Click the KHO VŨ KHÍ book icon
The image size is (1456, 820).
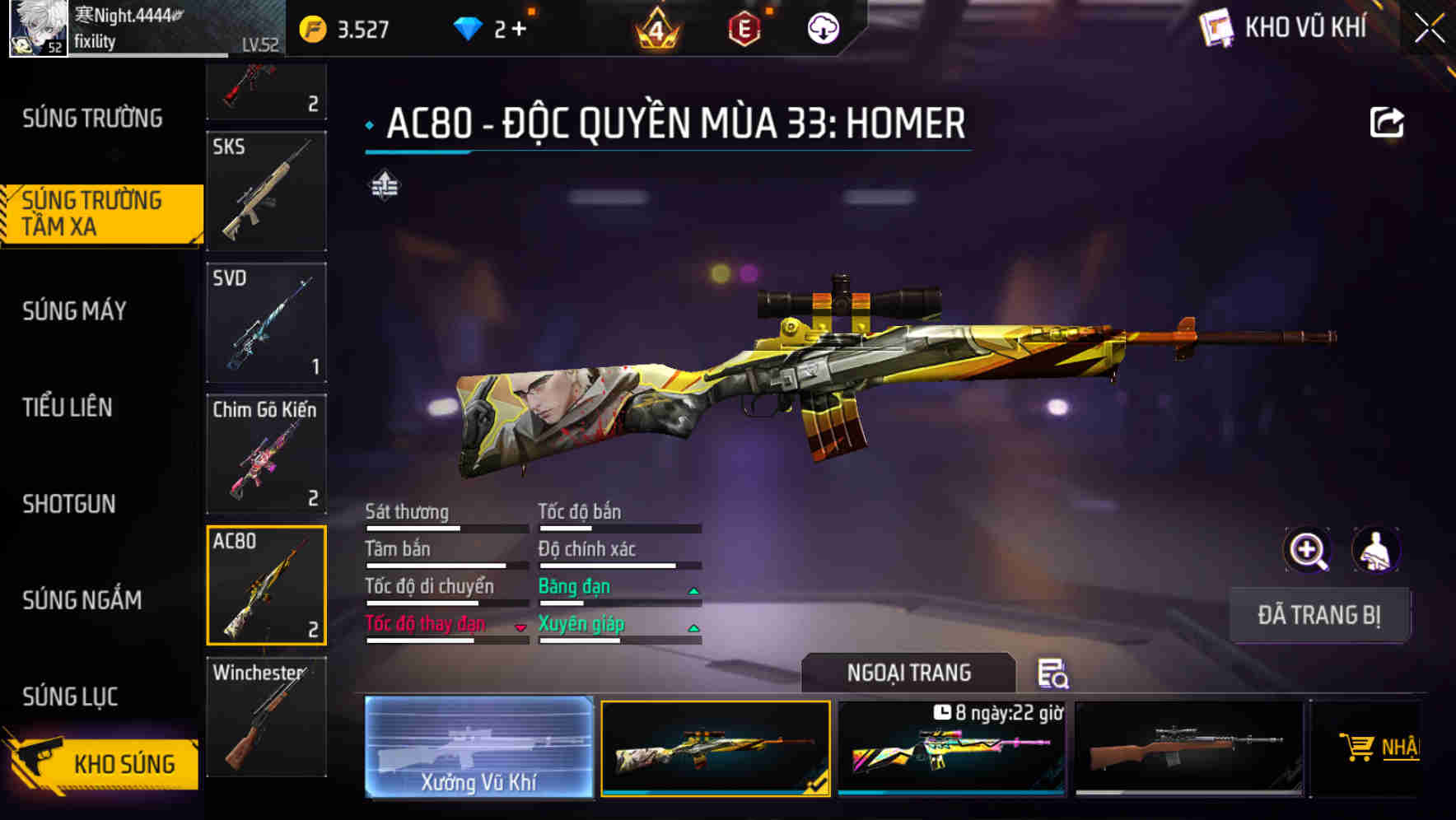[x=1219, y=27]
